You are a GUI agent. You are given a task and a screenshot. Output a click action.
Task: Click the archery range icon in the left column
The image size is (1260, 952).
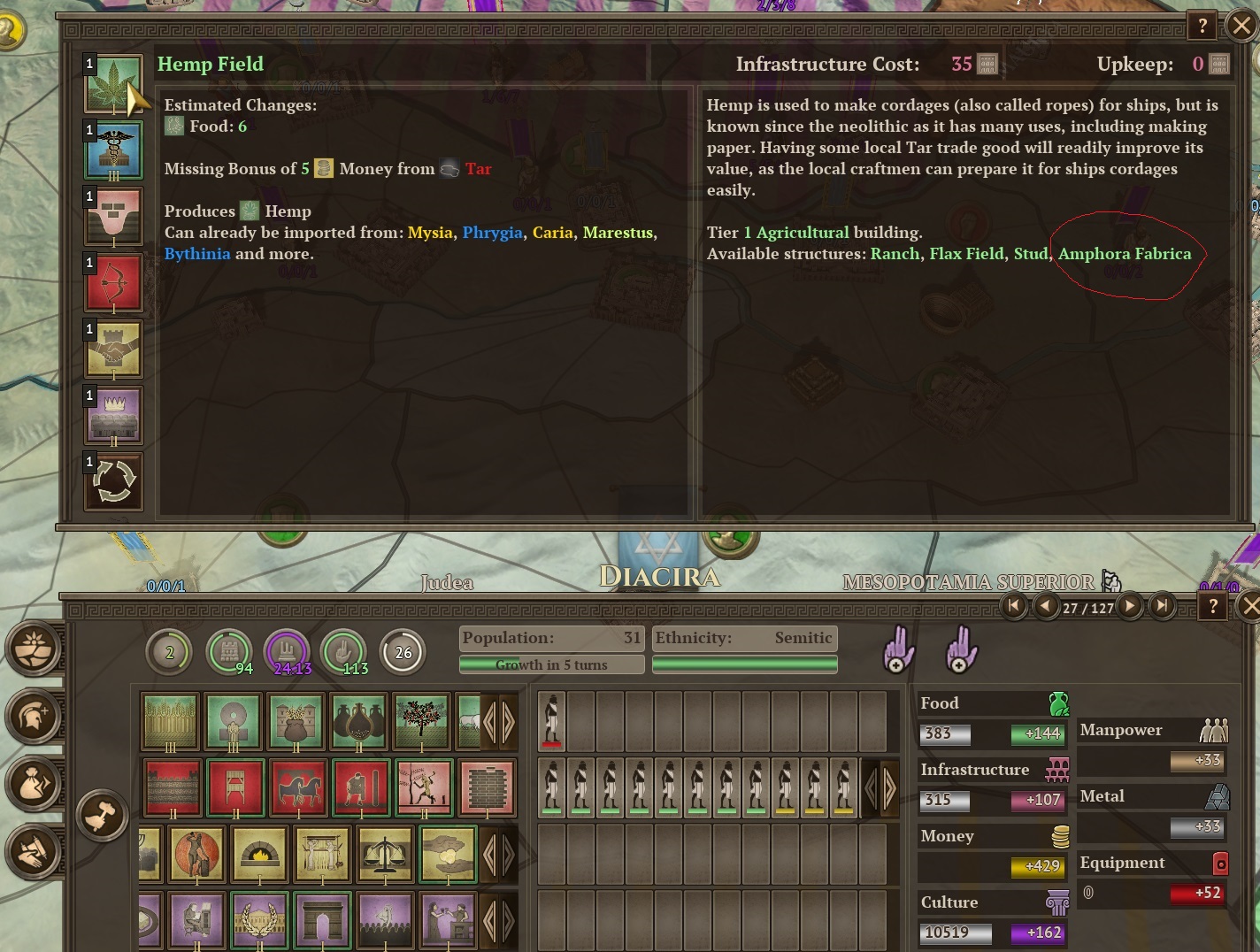113,283
